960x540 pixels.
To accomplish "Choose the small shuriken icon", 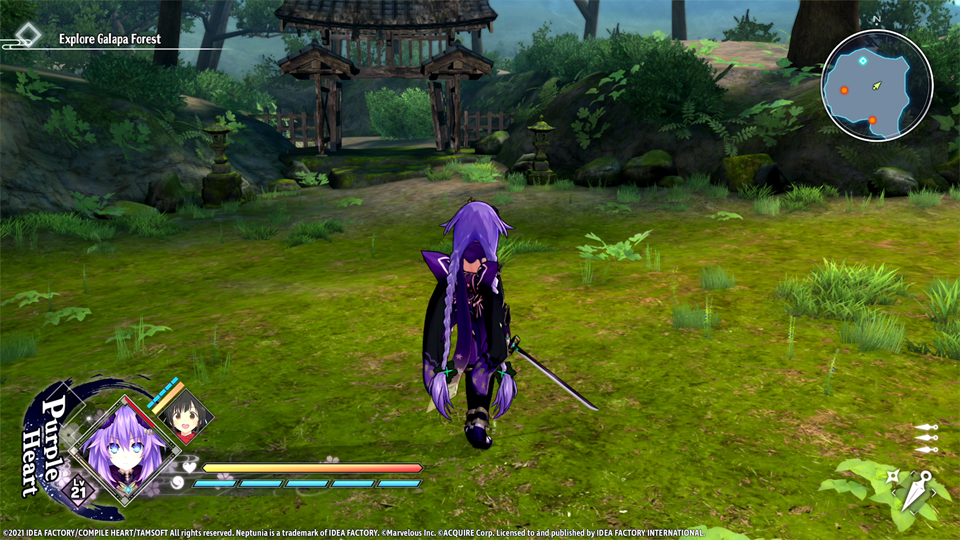I will (x=891, y=477).
